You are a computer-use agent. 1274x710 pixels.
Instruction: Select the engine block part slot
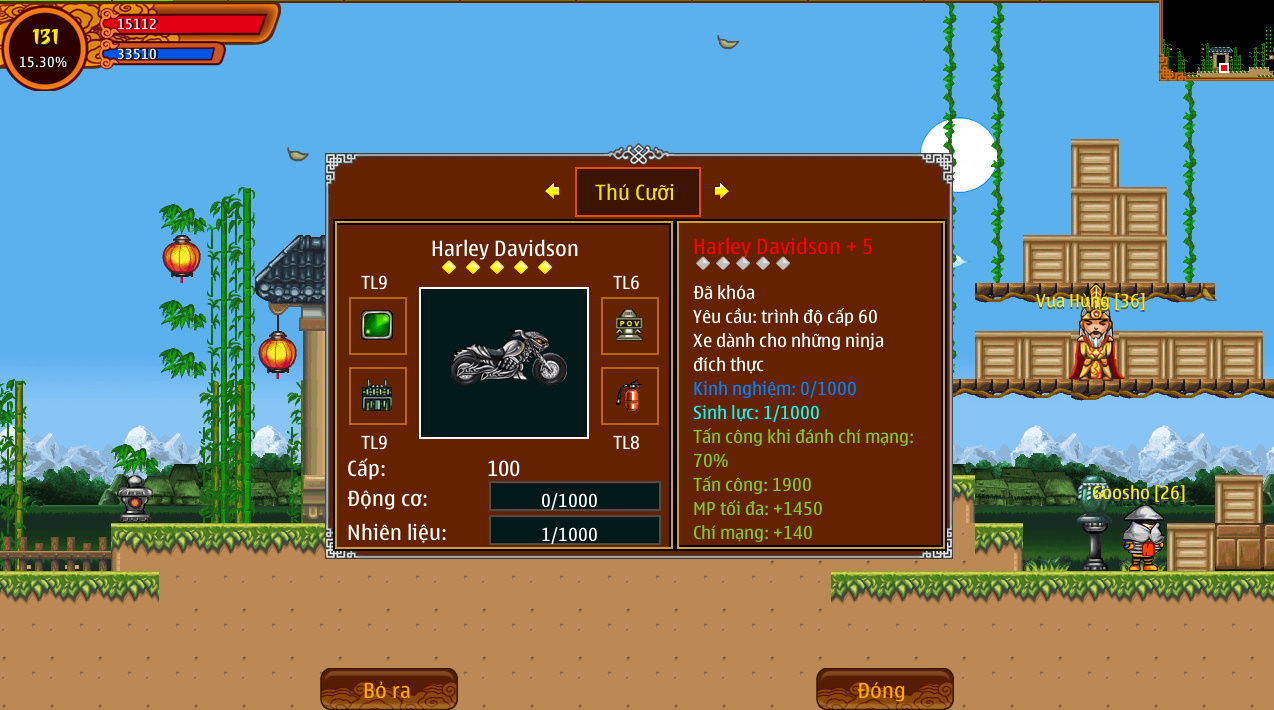tap(377, 396)
